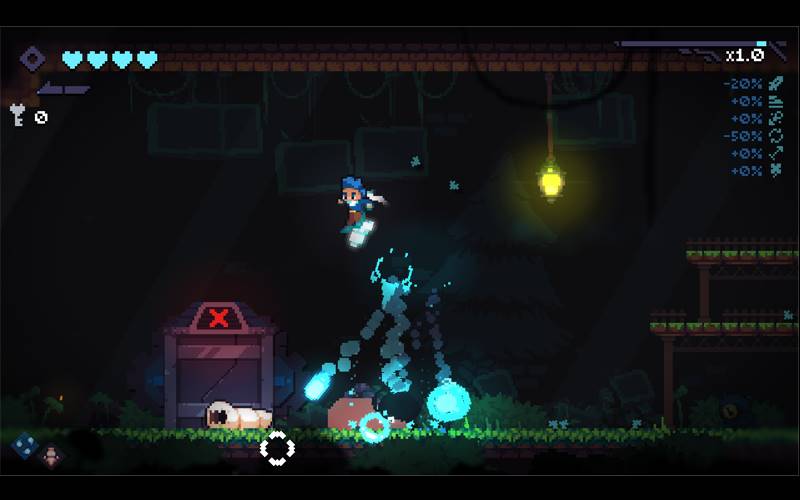The width and height of the screenshot is (800, 500).
Task: Select the pink figure item icon
Action: click(52, 455)
